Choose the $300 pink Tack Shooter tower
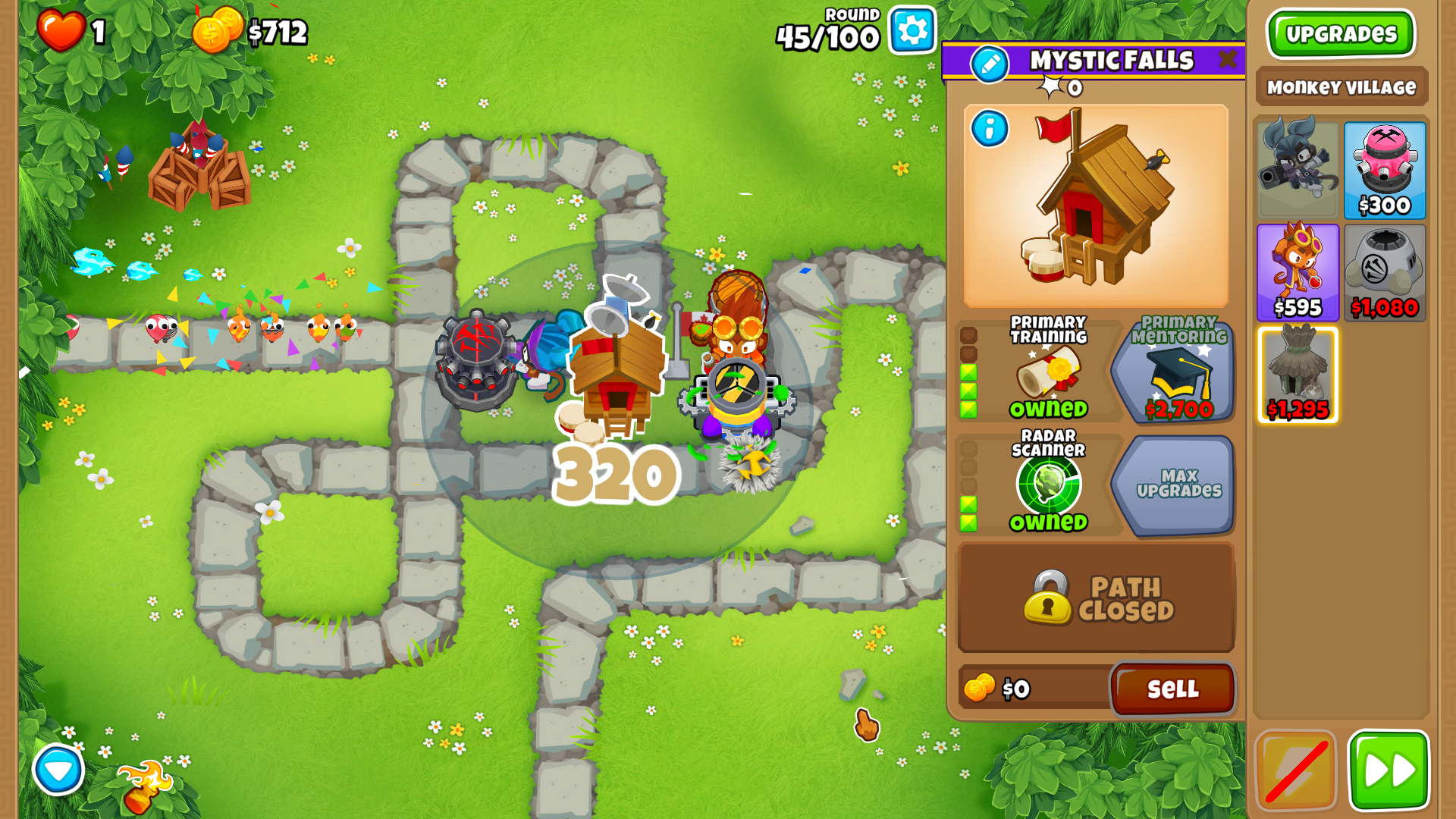 coord(1384,171)
